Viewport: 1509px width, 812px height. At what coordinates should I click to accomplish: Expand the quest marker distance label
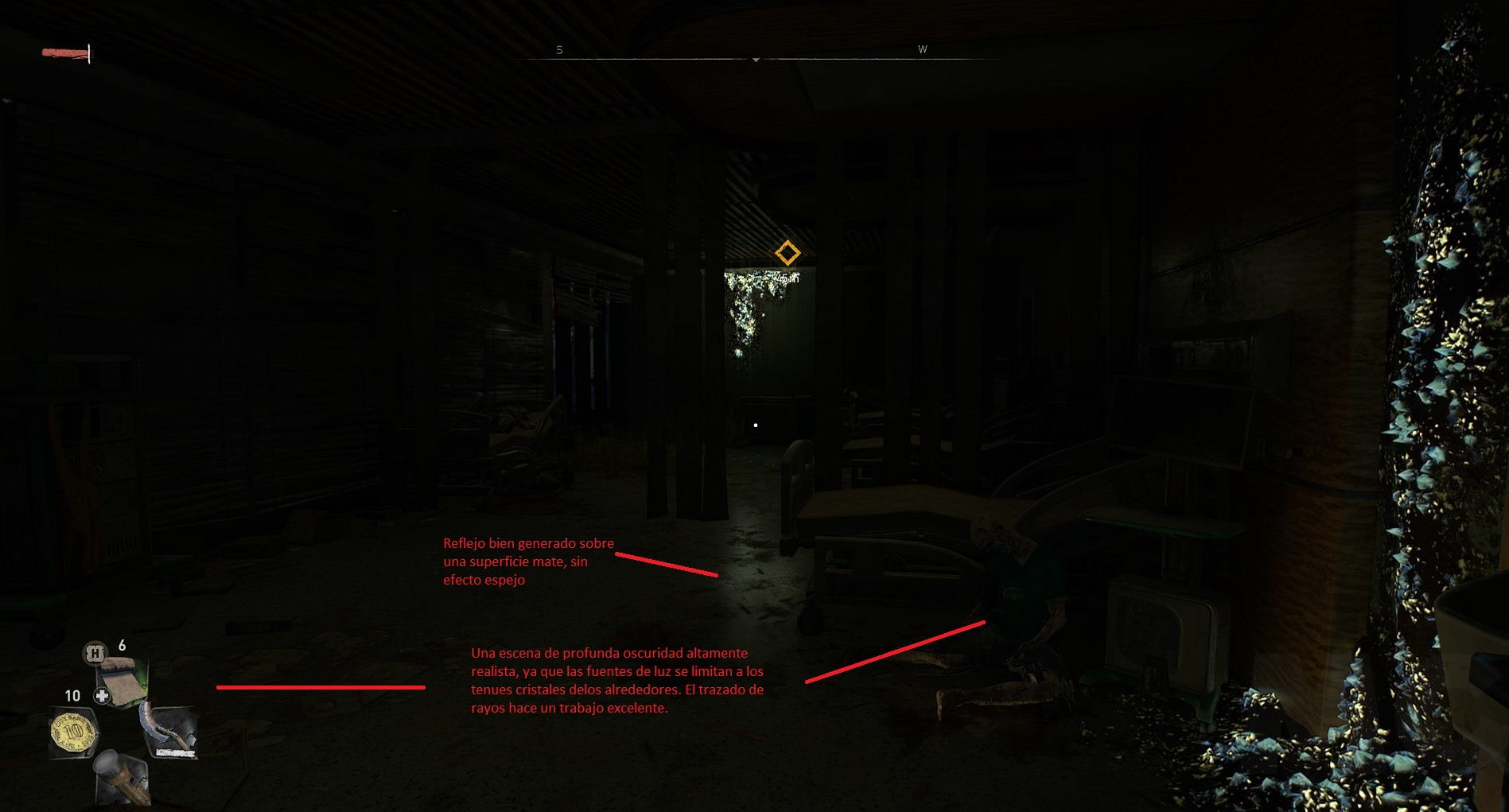click(788, 278)
